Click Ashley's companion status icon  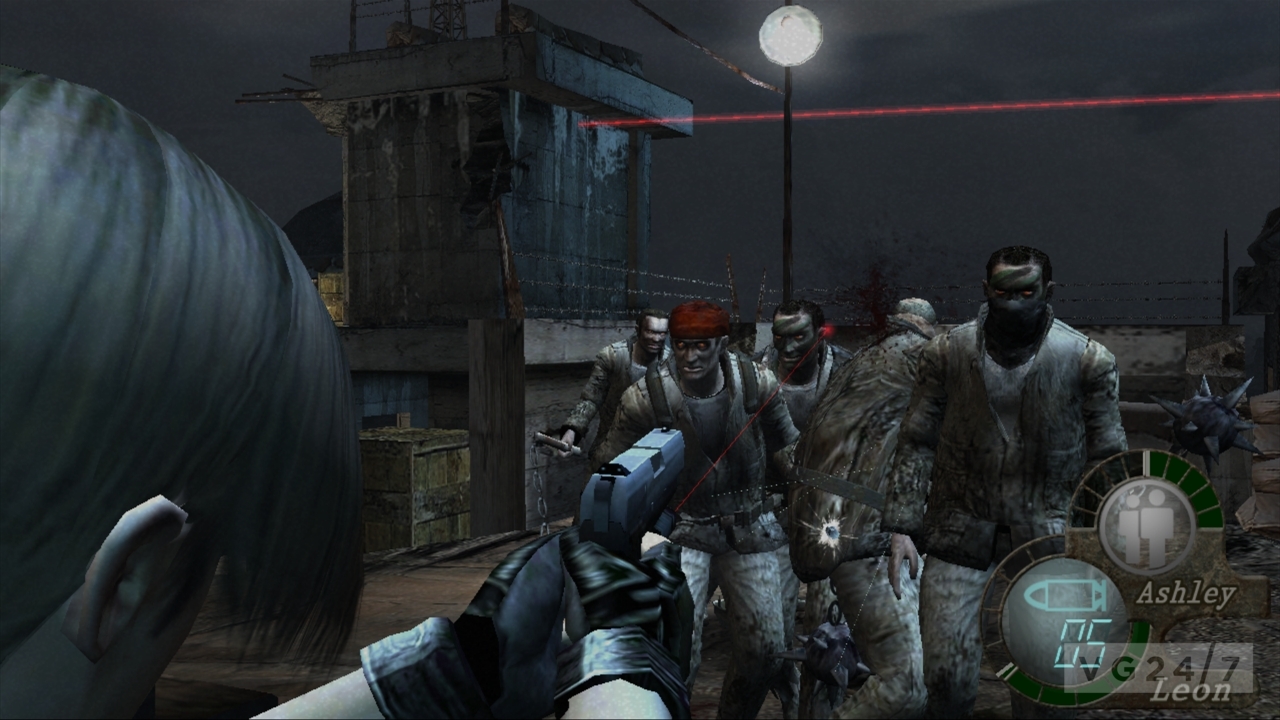[1146, 524]
